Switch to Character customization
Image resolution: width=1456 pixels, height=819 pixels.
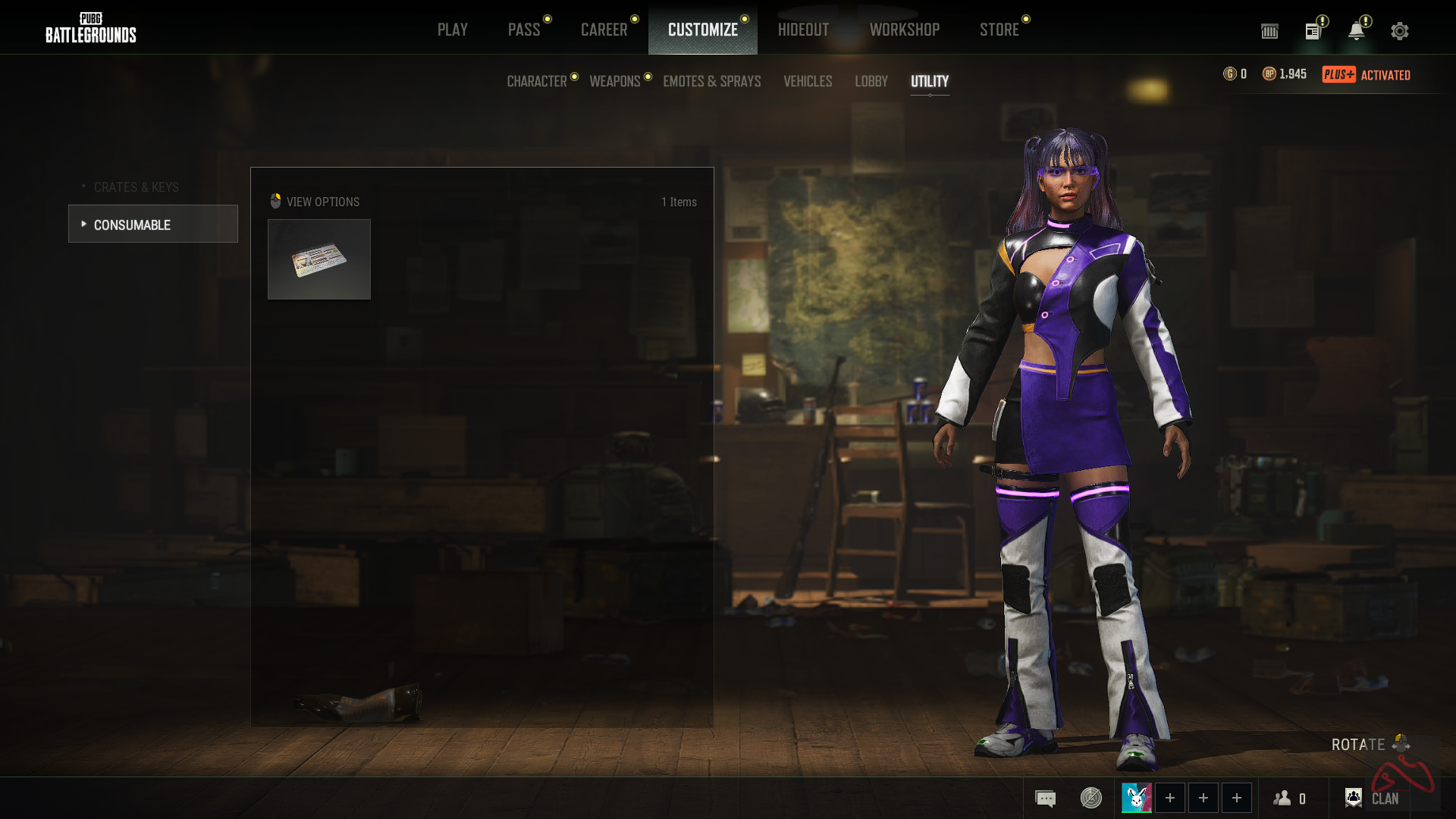coord(537,81)
